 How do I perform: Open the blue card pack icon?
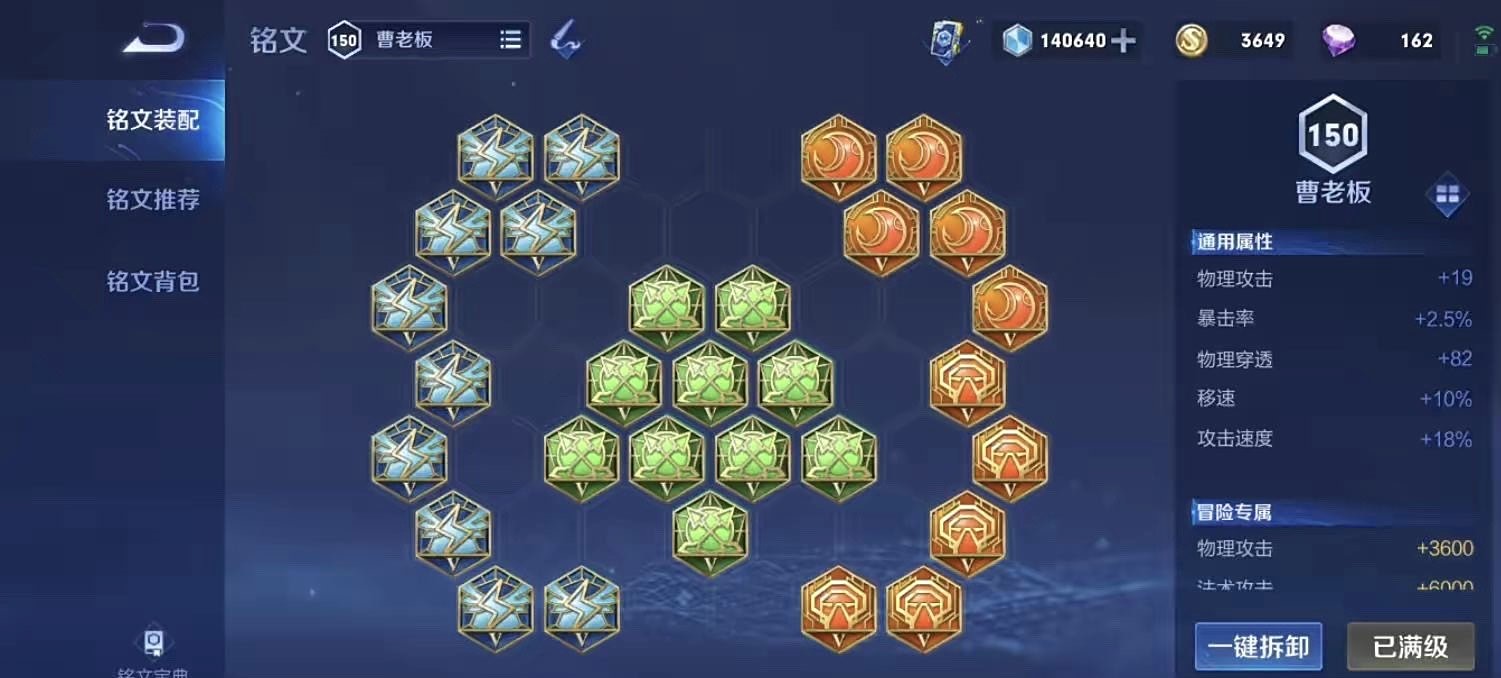(x=944, y=41)
